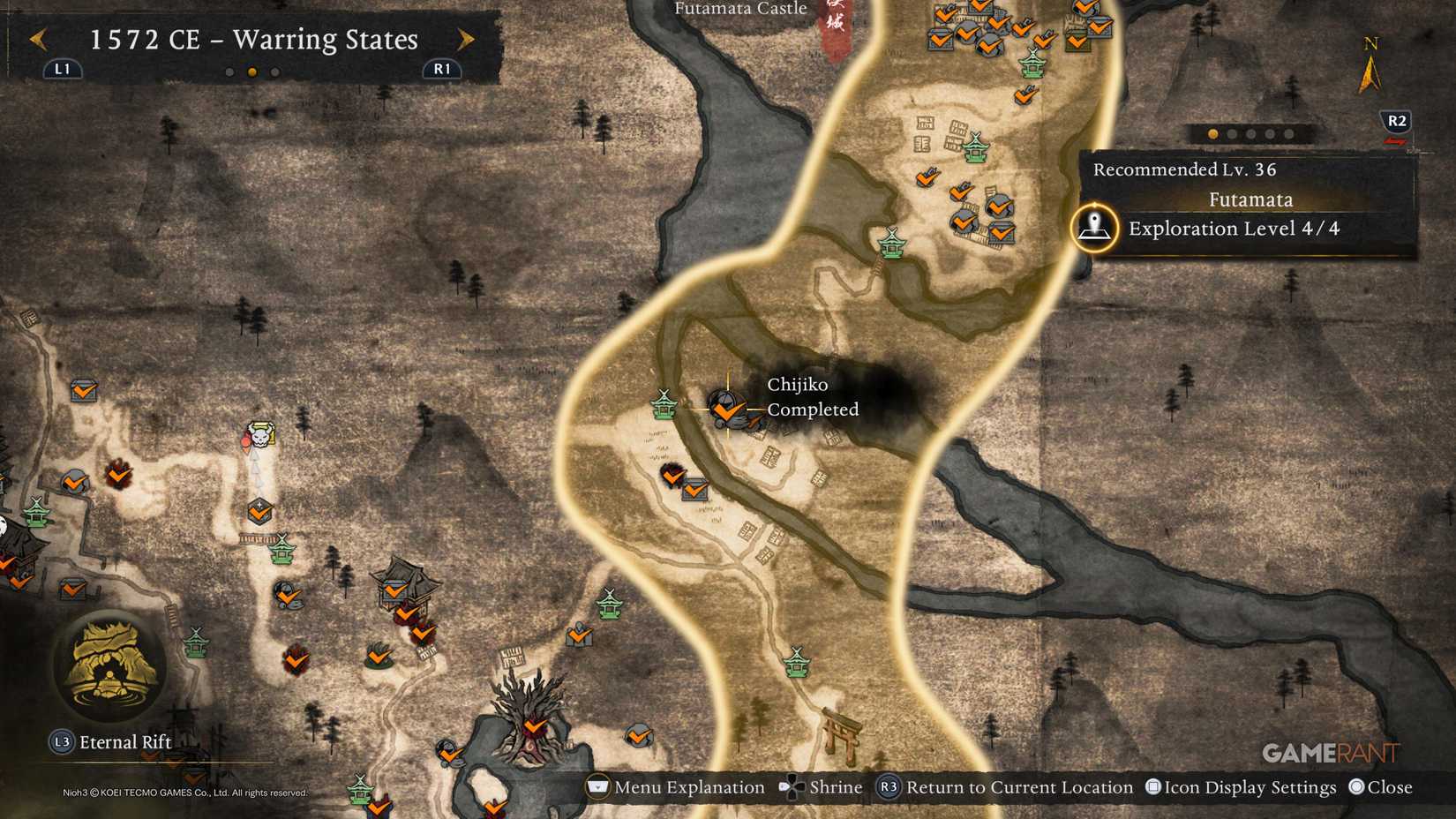Click the Shrine d-pad icon in bottom bar
Image resolution: width=1456 pixels, height=819 pixels.
(792, 787)
